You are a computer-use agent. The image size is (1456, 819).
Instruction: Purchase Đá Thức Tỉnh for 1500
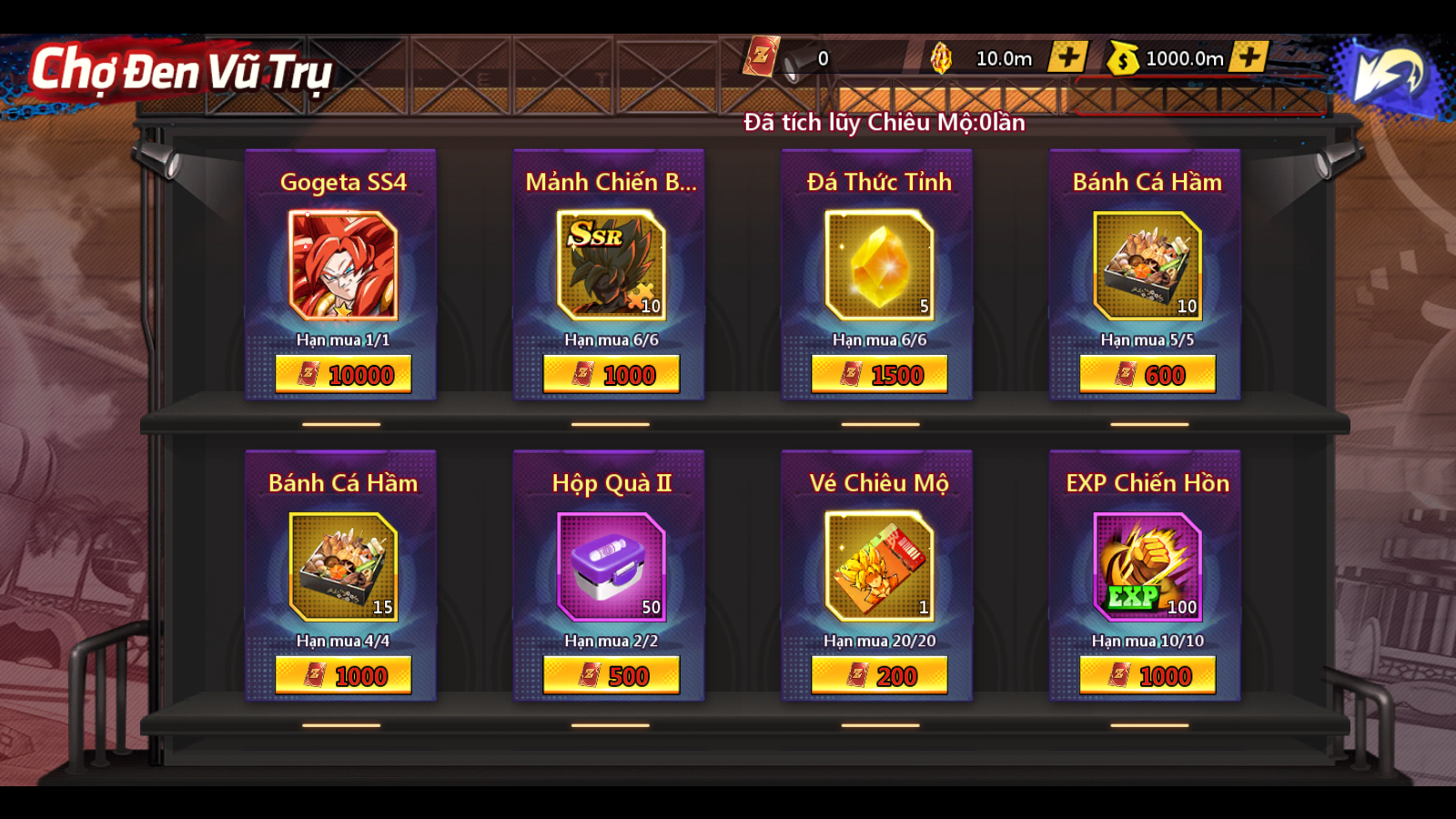[x=879, y=374]
